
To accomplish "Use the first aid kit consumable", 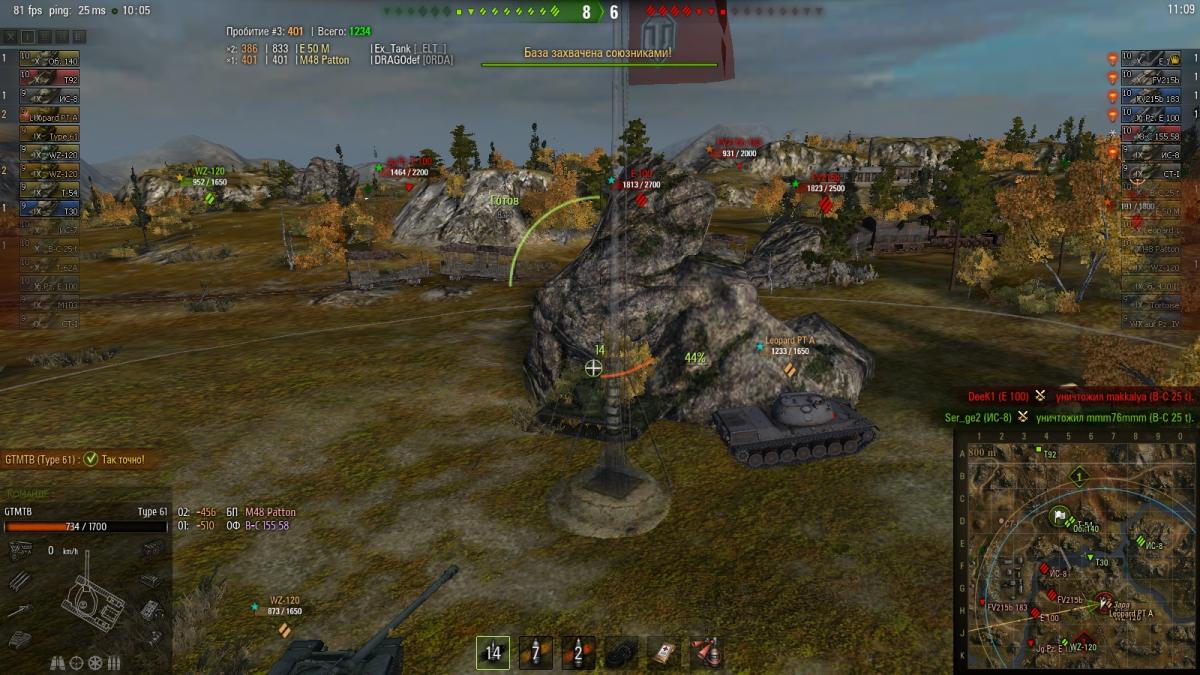I will click(664, 653).
